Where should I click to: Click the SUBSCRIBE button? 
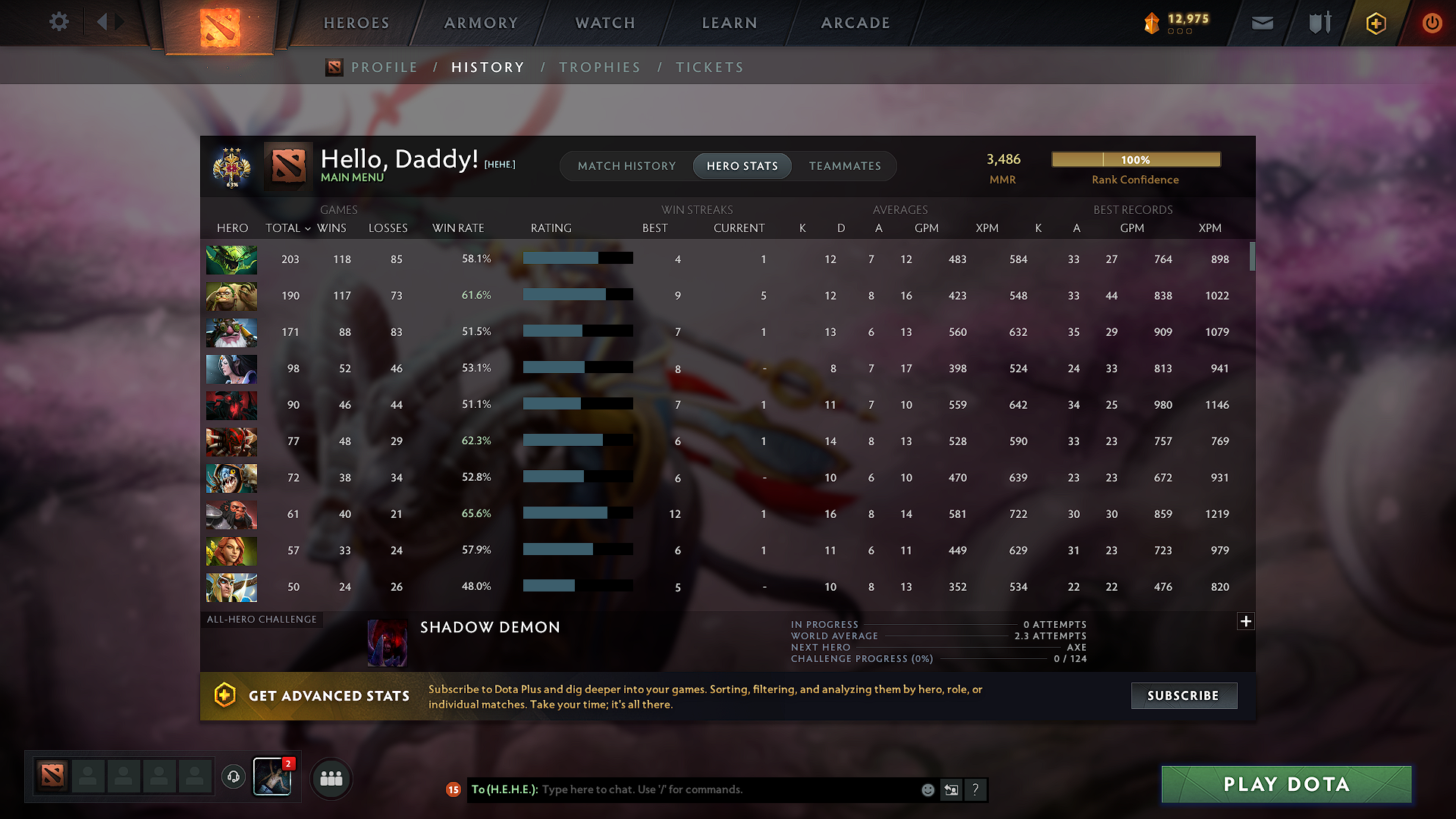(1184, 695)
